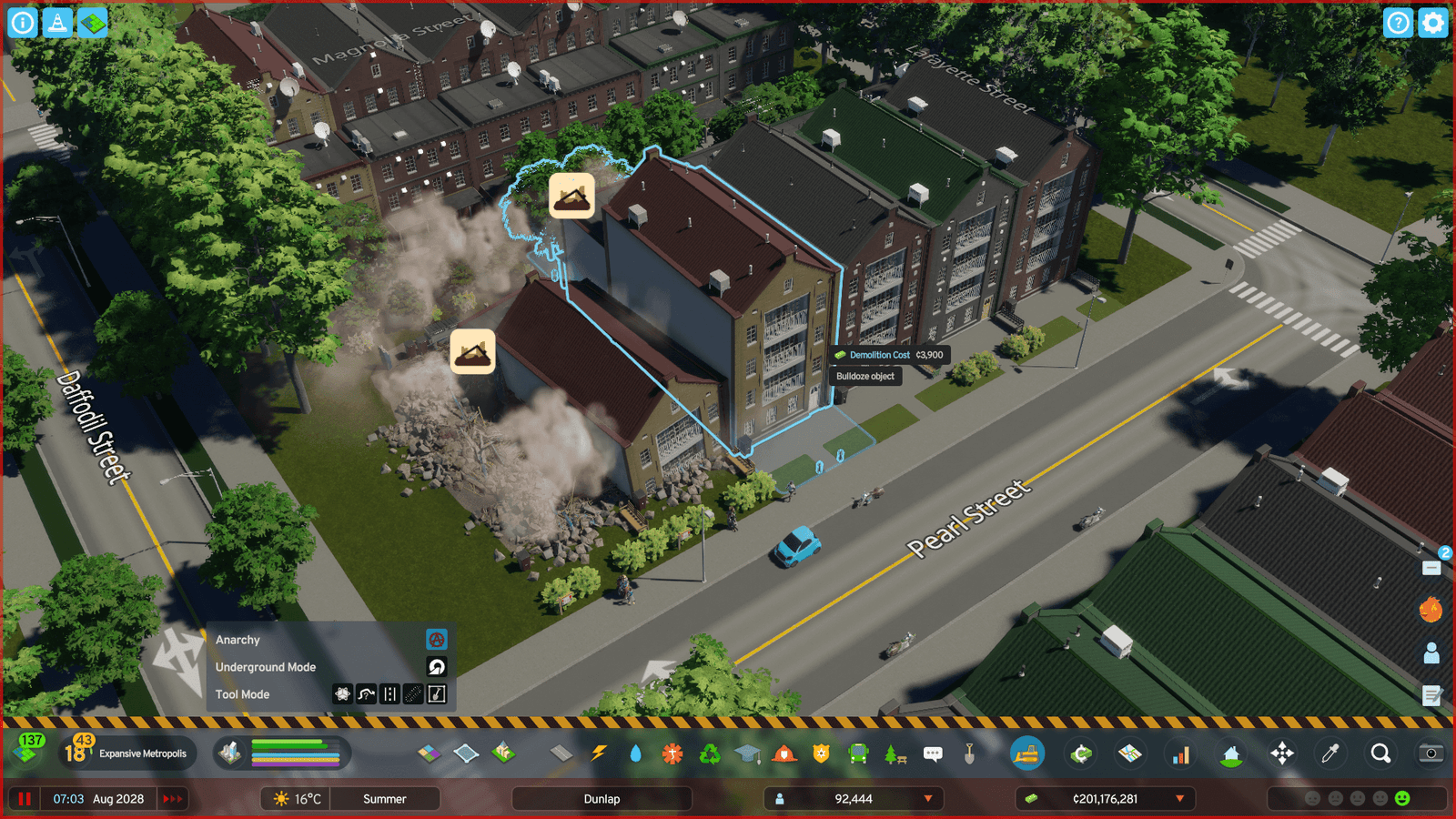
Task: Enable Underground Mode
Action: 437,667
